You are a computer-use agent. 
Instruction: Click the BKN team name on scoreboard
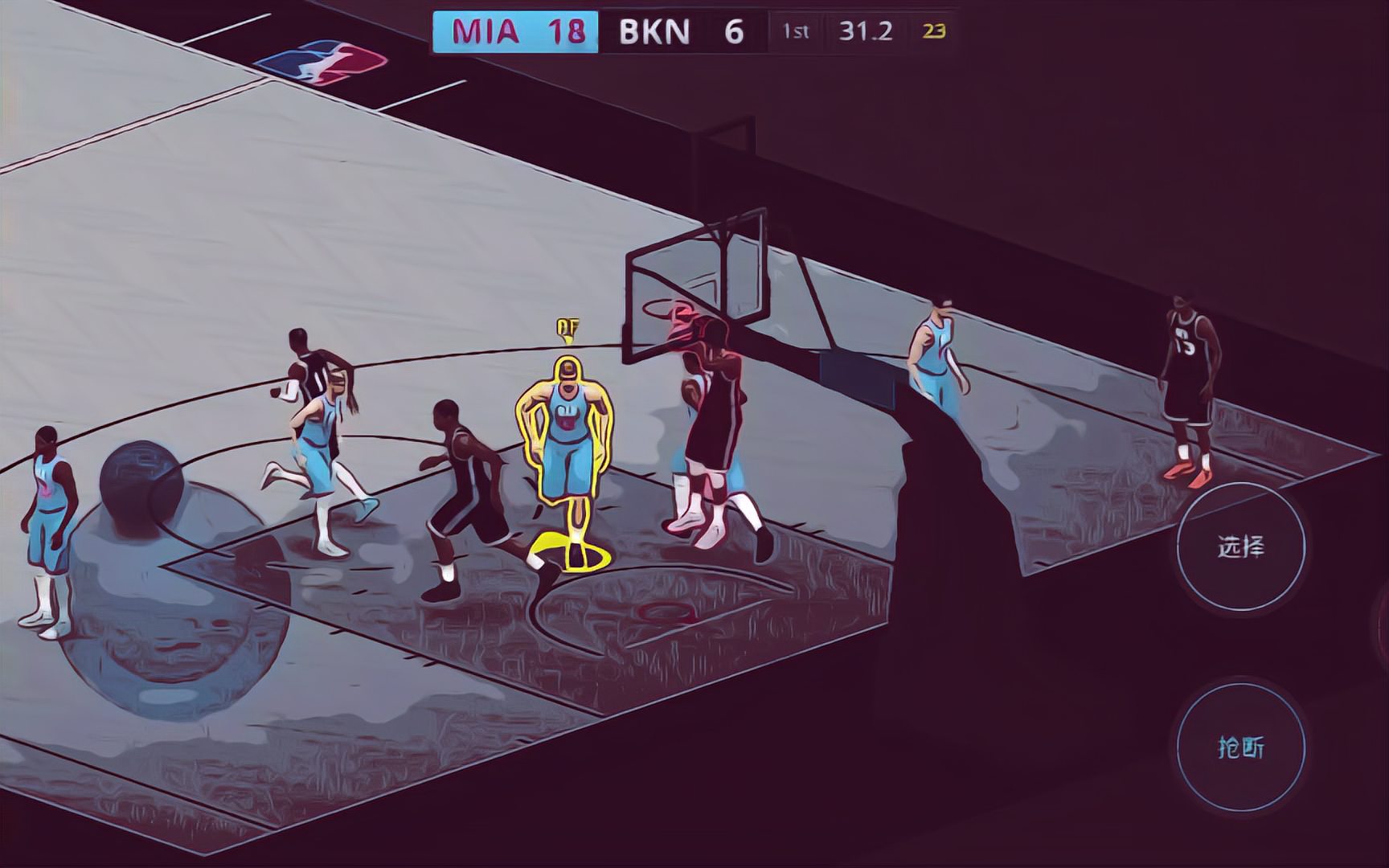pyautogui.click(x=655, y=31)
